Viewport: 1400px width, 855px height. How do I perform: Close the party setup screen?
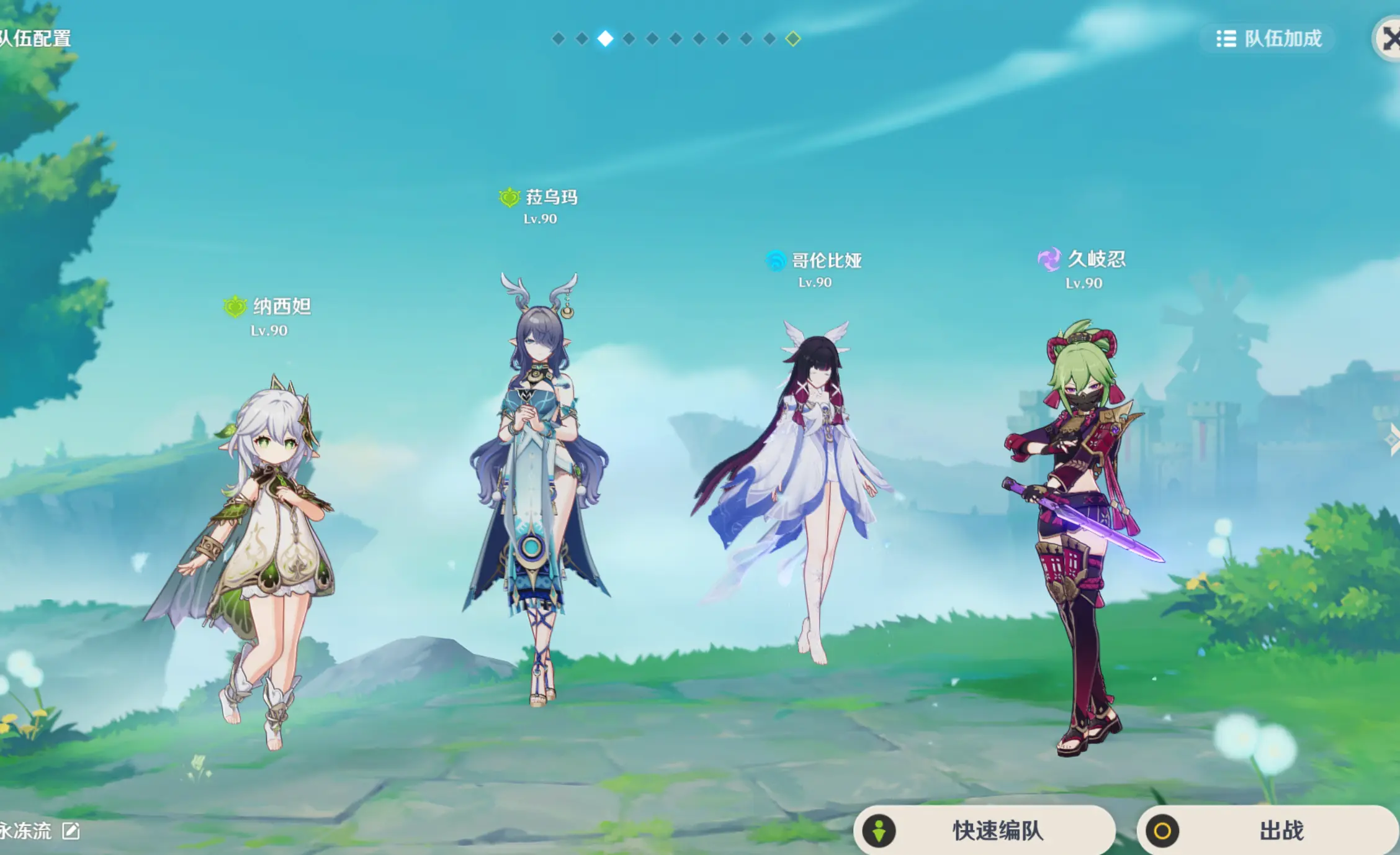pos(1389,39)
